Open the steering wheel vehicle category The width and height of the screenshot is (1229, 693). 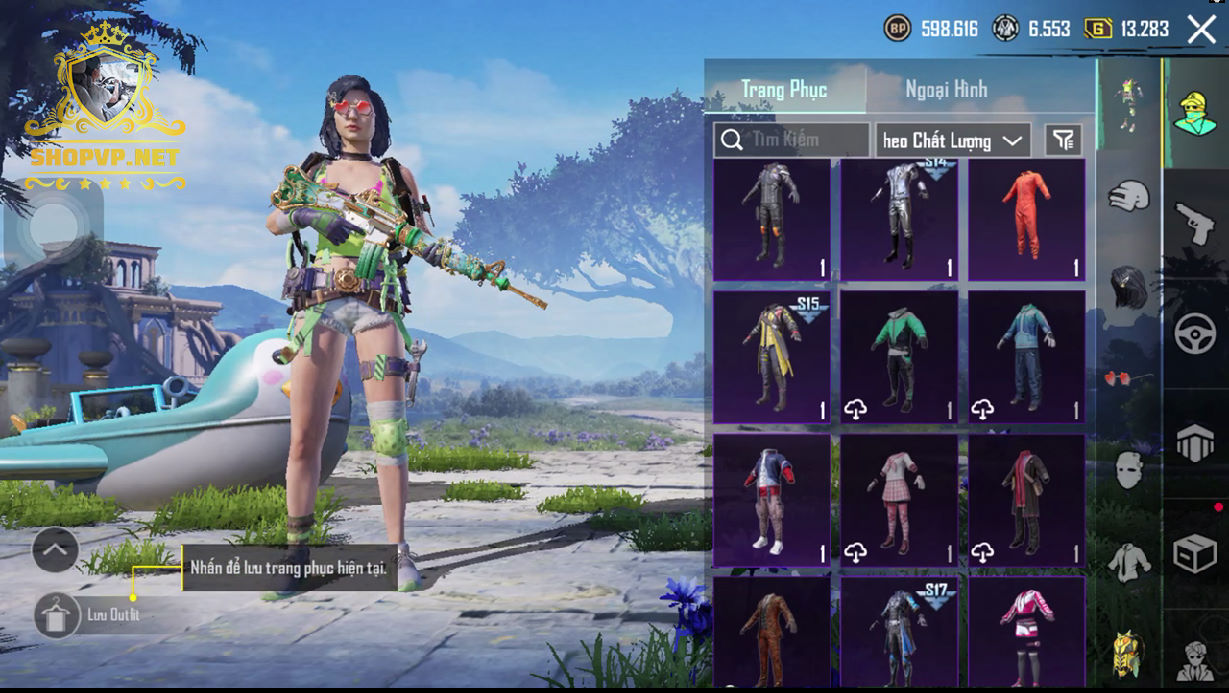point(1194,334)
